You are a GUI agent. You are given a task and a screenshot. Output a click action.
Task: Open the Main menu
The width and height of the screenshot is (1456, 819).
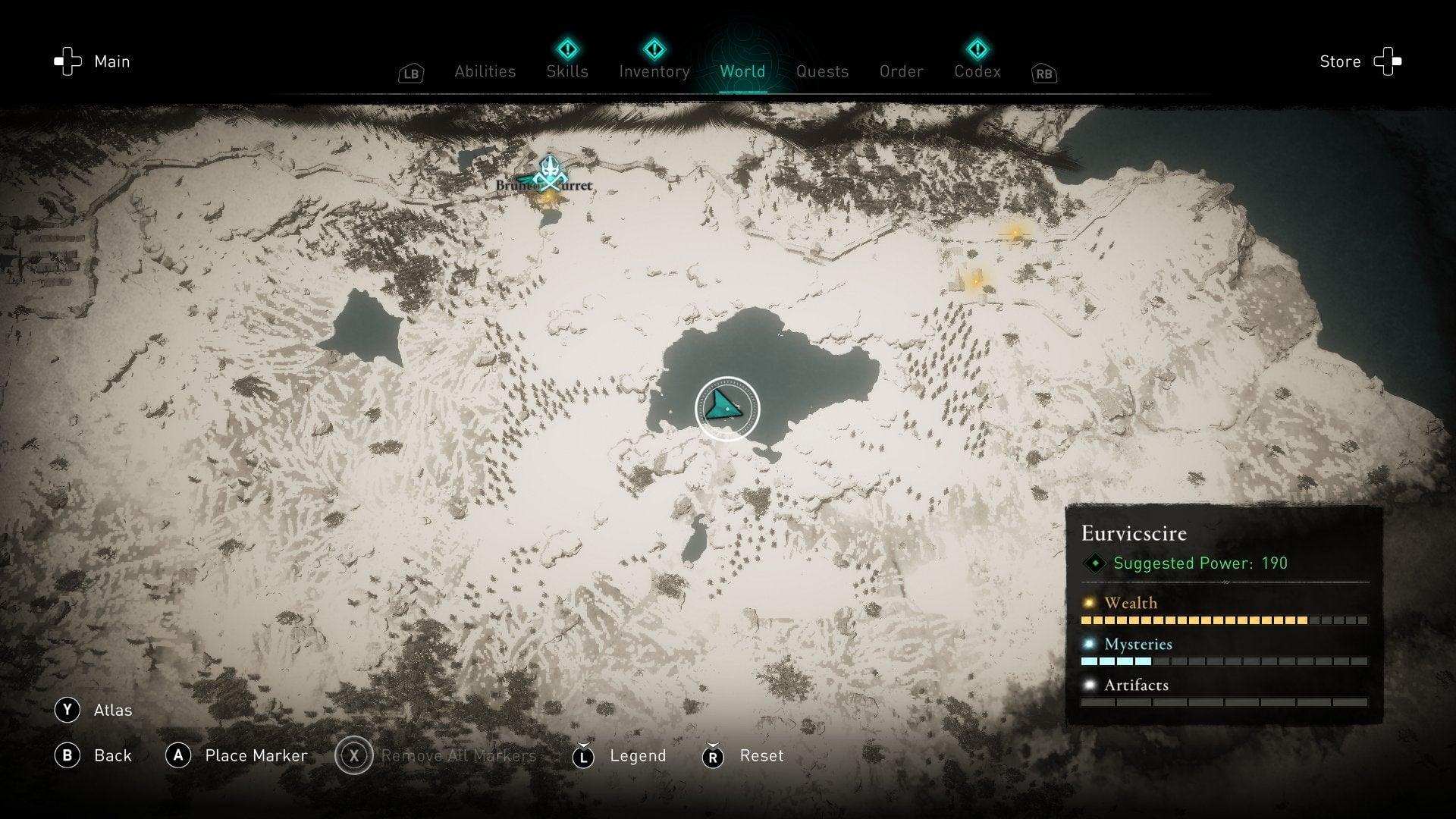(x=93, y=61)
